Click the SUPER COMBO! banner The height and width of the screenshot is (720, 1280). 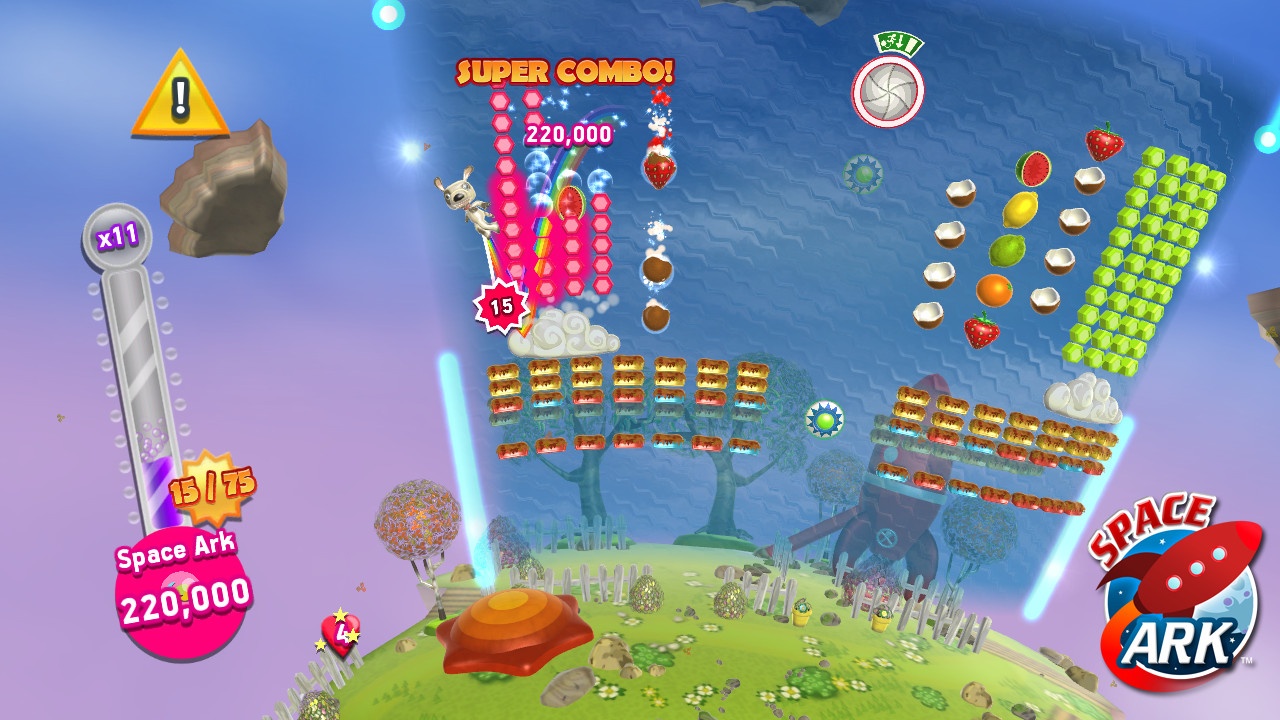coord(566,70)
